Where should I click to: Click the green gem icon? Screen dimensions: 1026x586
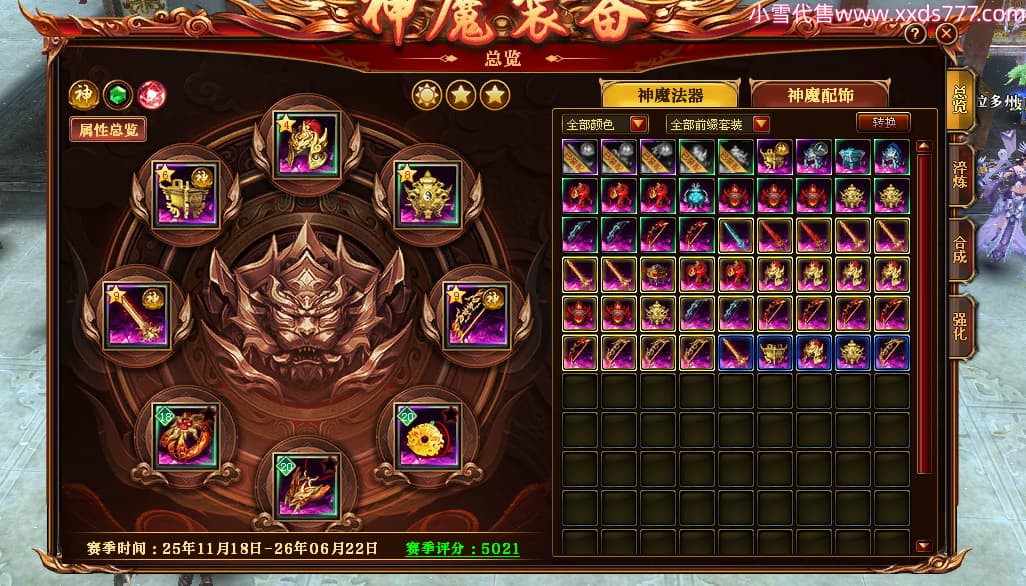coord(118,95)
